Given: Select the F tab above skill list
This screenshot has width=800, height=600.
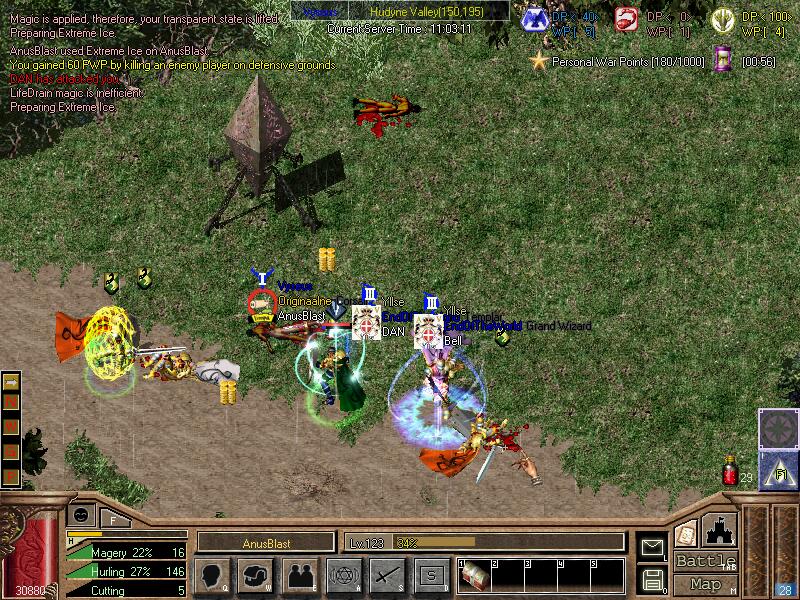Looking at the screenshot, I should click(x=113, y=518).
